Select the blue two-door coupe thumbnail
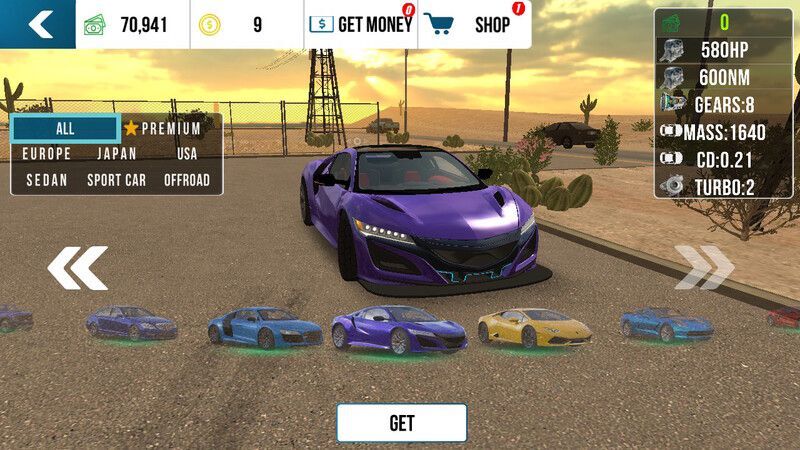 coord(264,327)
